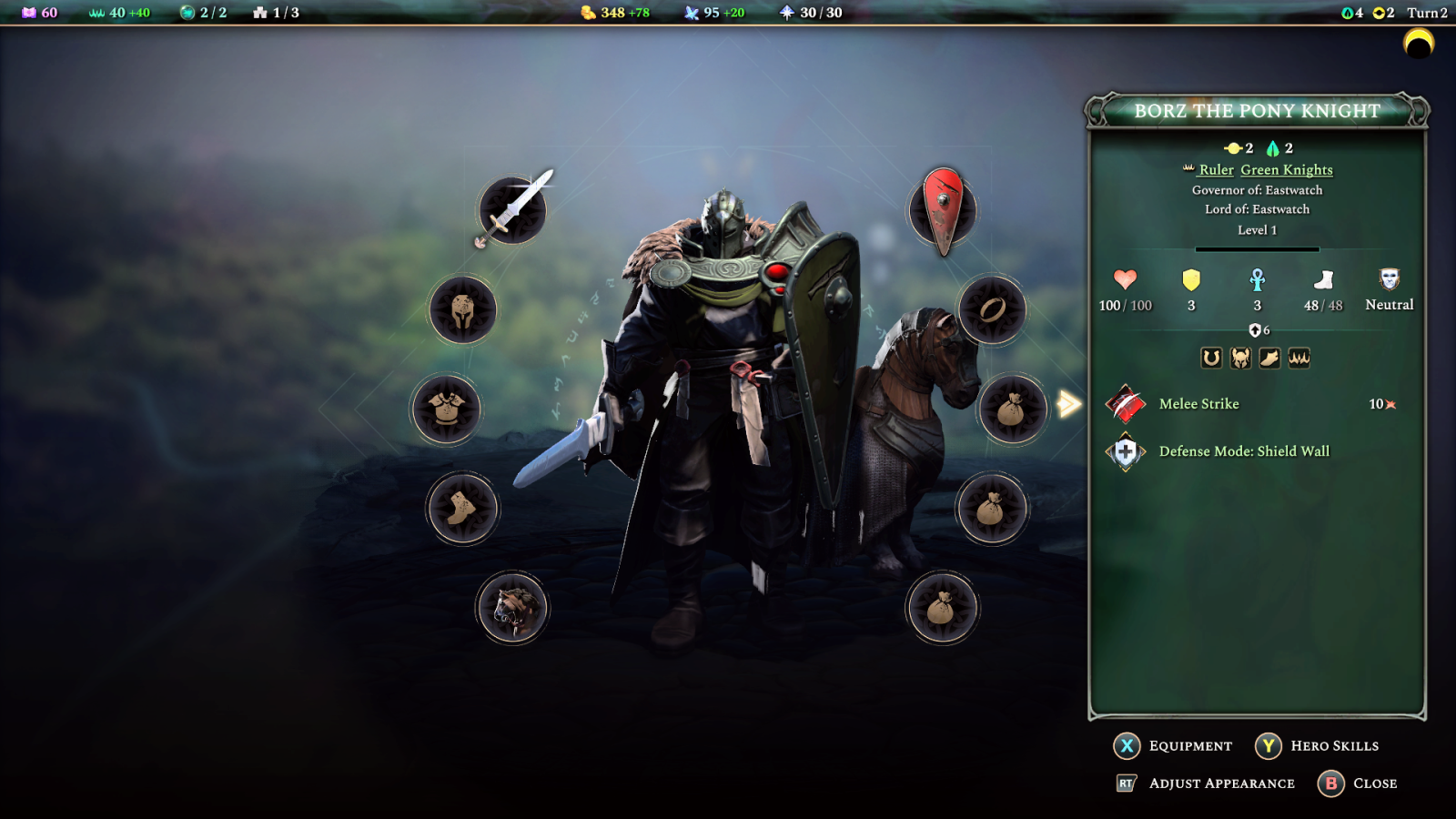Click the Ruler link in the hero panel
The width and height of the screenshot is (1456, 819).
[1218, 170]
